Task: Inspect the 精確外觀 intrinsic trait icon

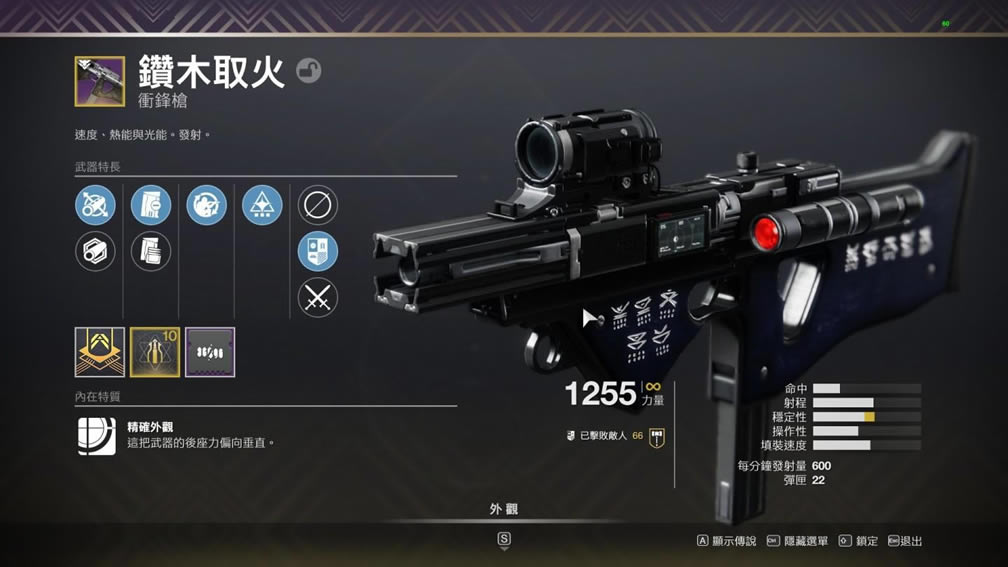Action: (97, 436)
